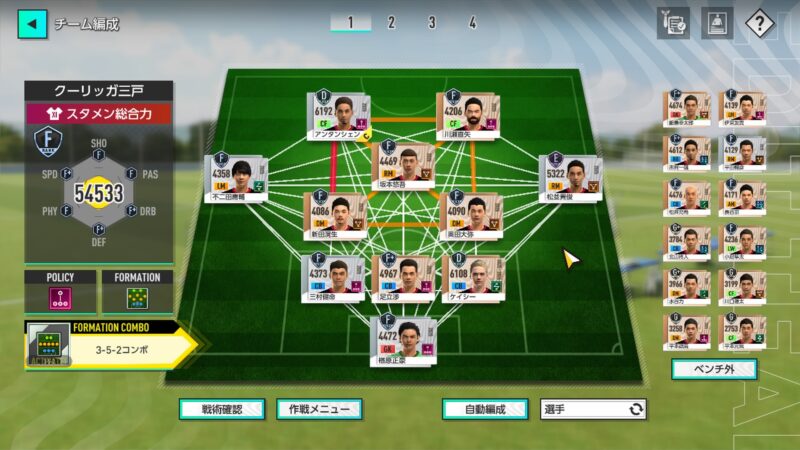Select CF アンタンシェン card rated 6192
800x450 pixels.
point(338,114)
